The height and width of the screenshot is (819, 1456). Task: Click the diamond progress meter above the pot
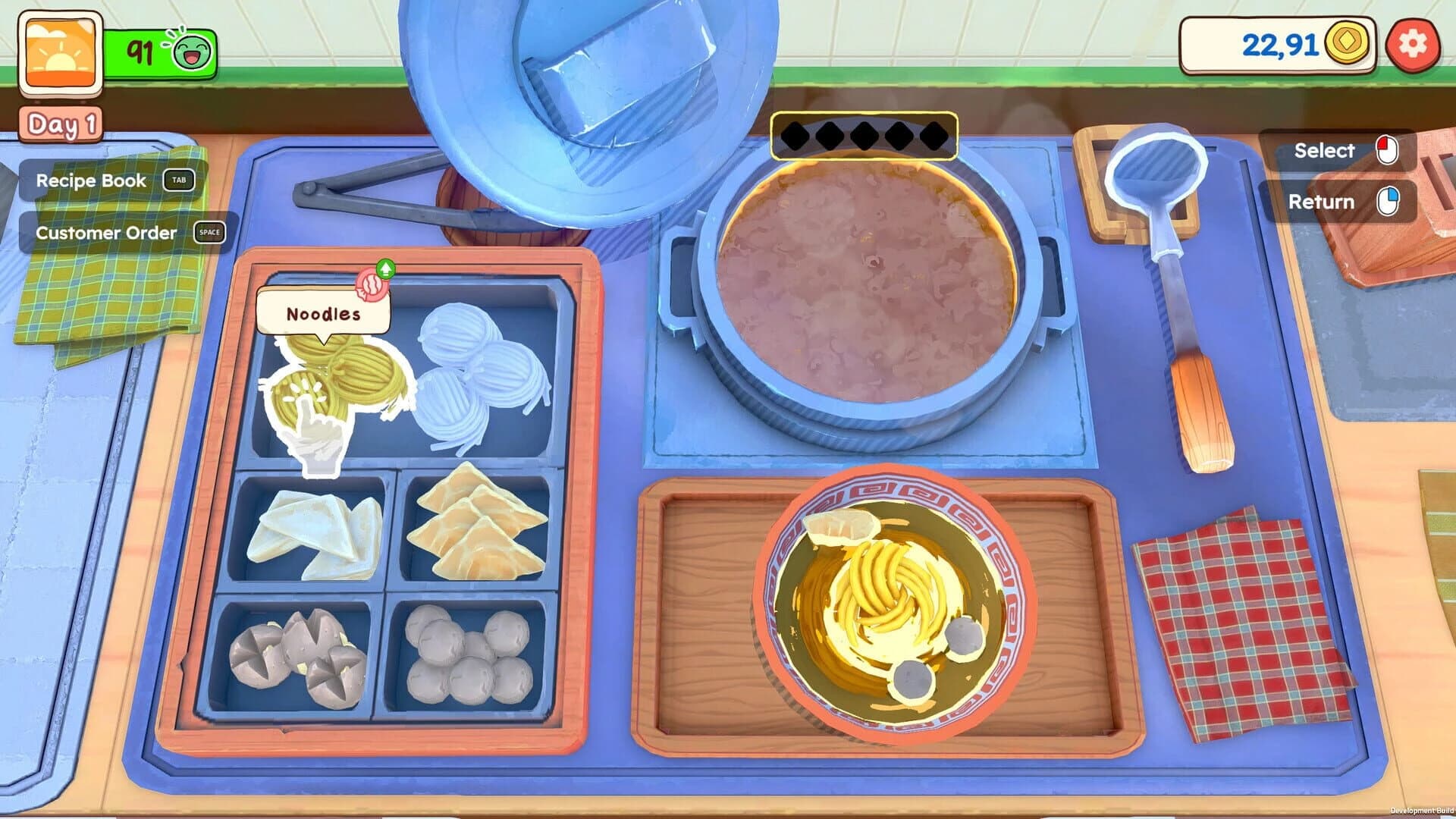(863, 134)
